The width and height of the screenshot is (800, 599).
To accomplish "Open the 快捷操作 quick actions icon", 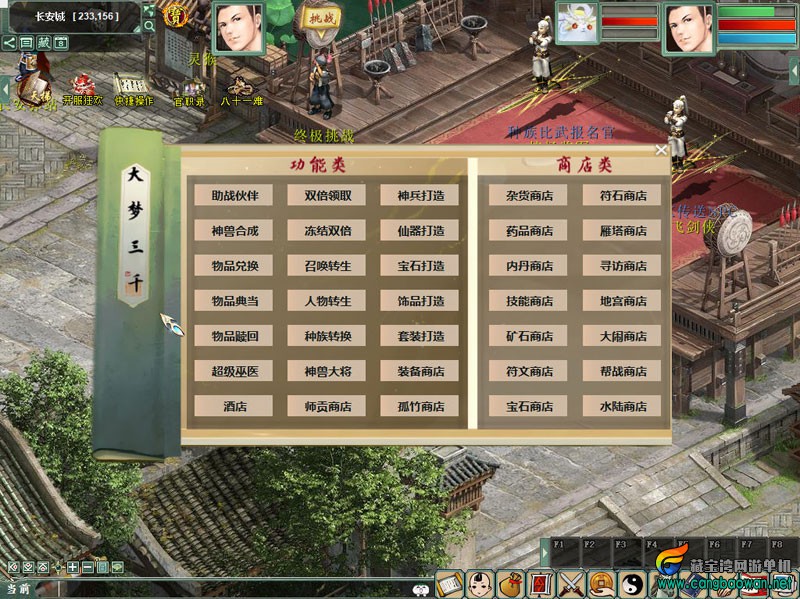I will click(133, 88).
